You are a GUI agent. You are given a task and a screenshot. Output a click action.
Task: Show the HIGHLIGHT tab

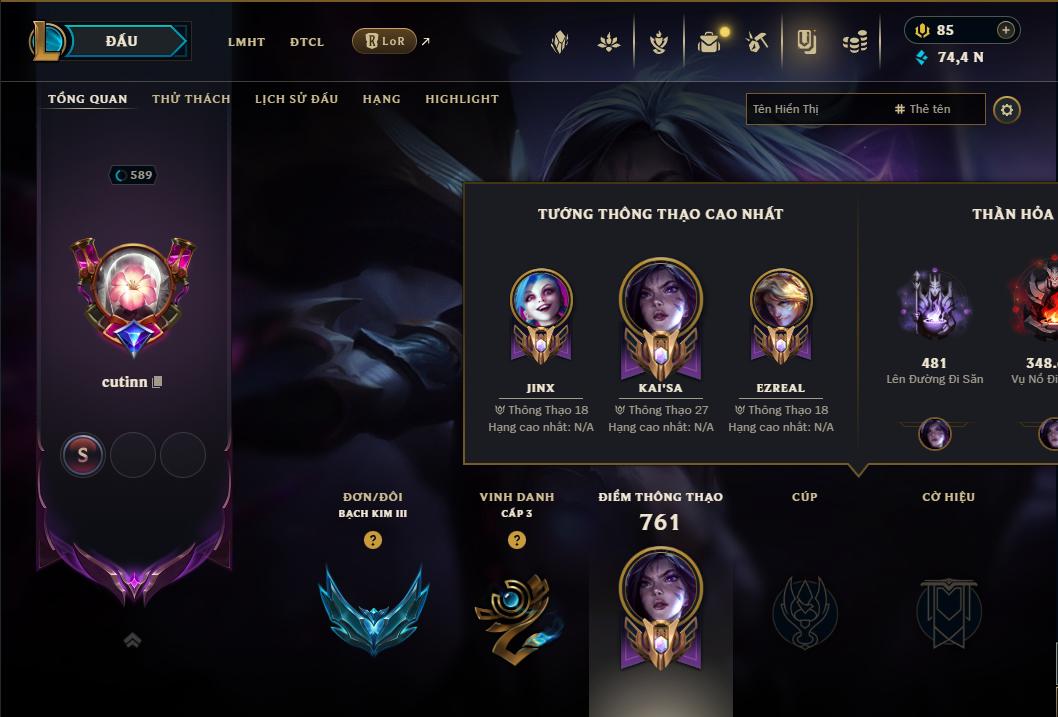pos(461,99)
